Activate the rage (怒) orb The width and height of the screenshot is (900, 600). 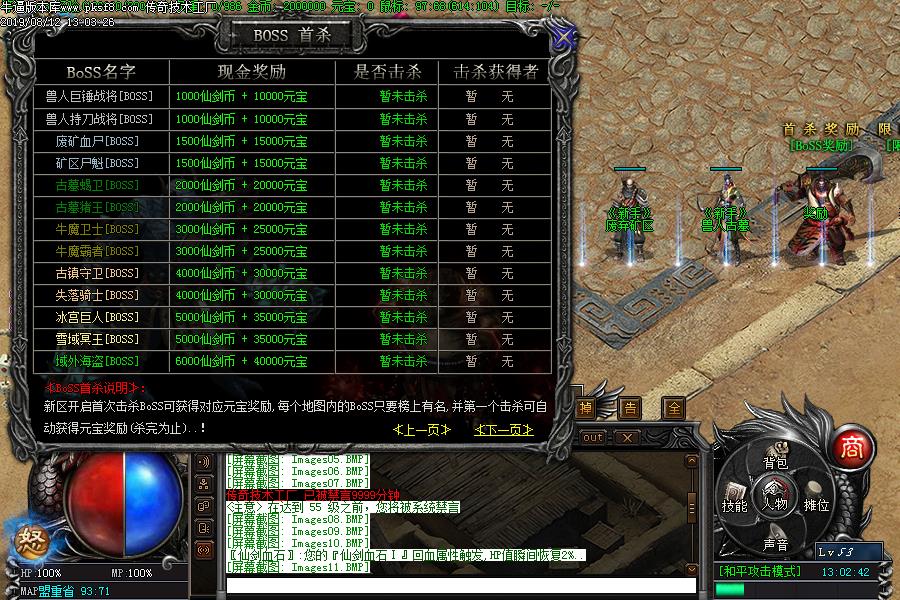click(27, 541)
